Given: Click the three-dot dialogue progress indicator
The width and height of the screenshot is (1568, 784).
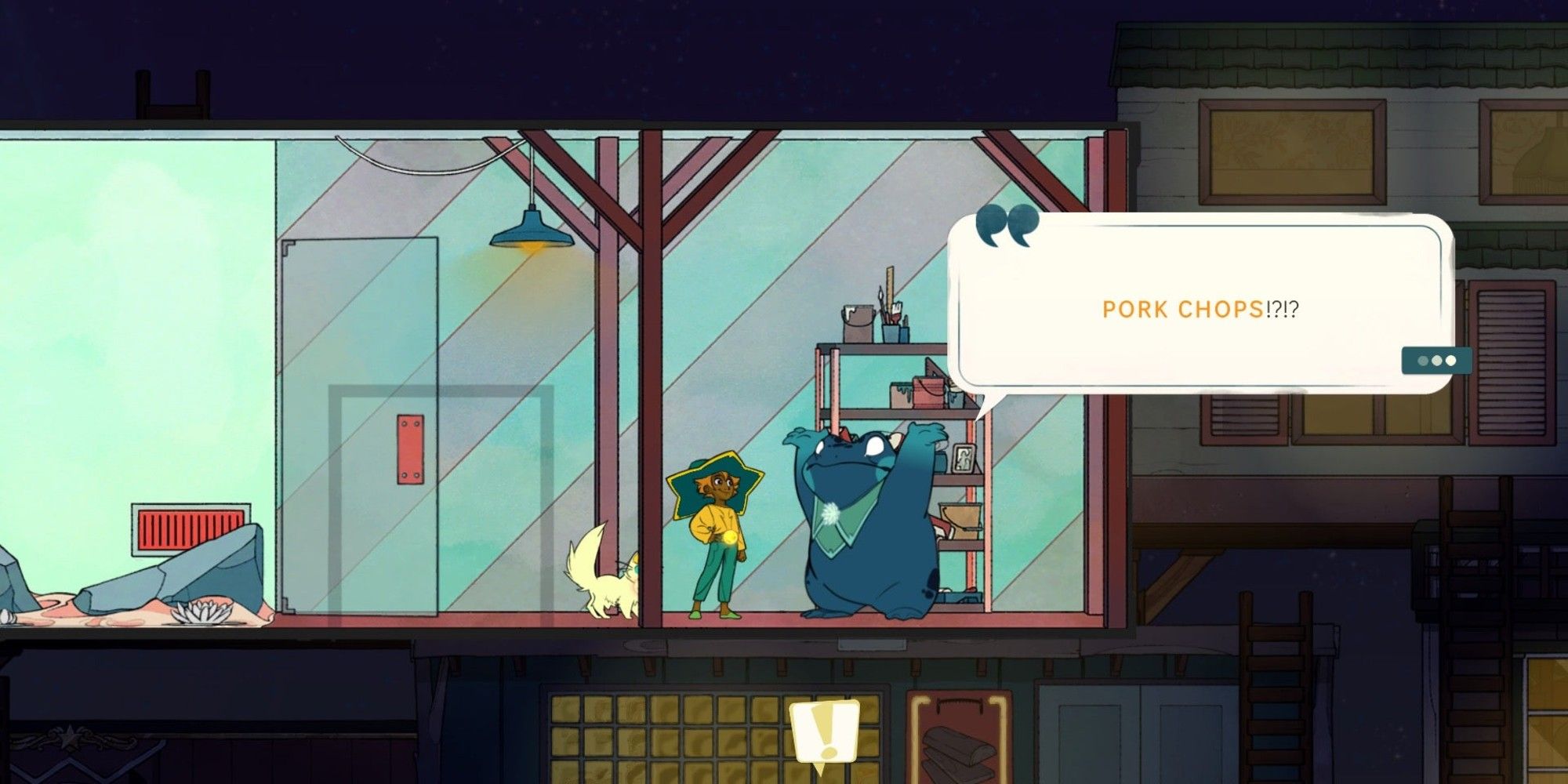Looking at the screenshot, I should 1436,361.
